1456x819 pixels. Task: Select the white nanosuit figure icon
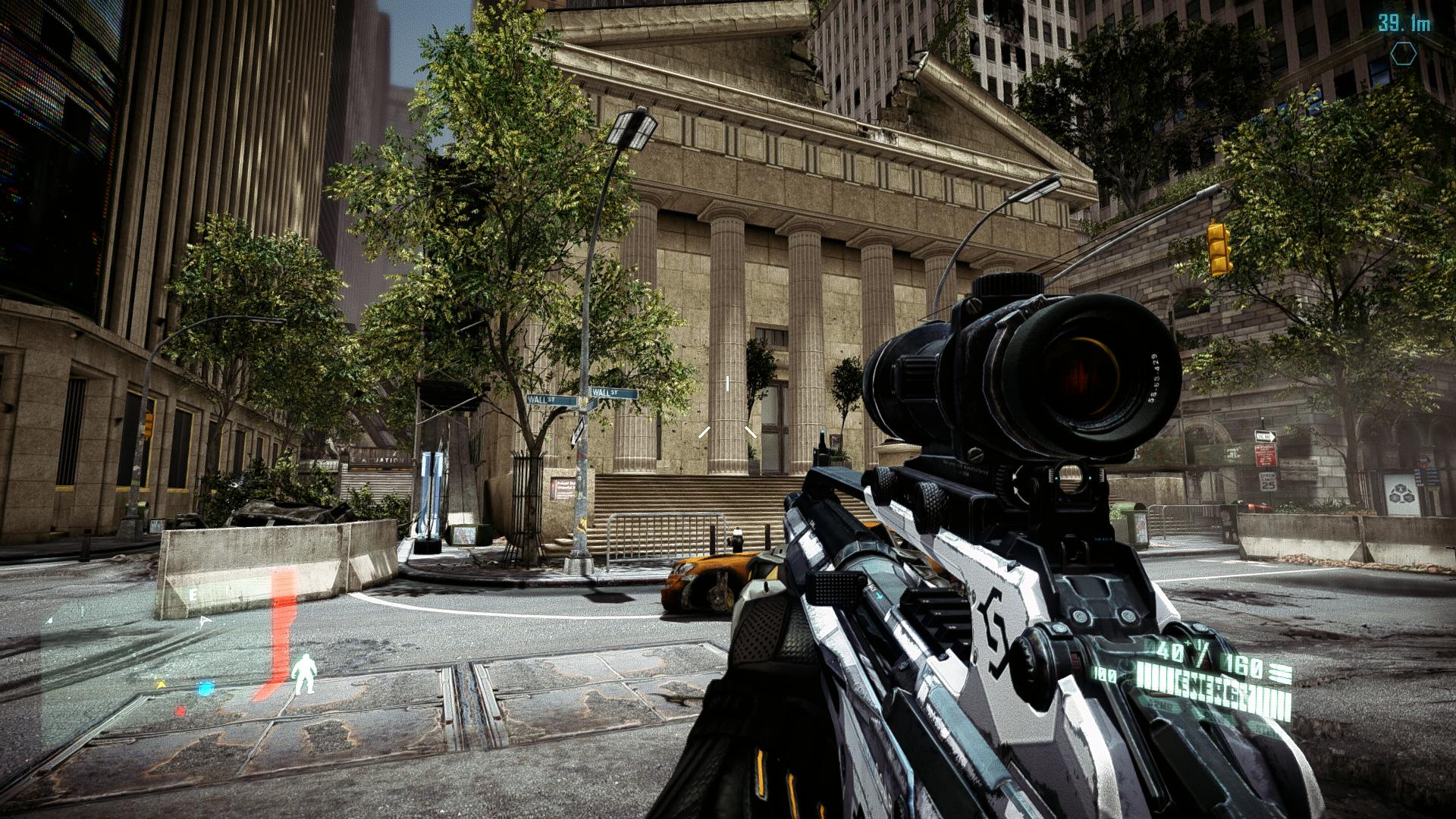pos(305,673)
